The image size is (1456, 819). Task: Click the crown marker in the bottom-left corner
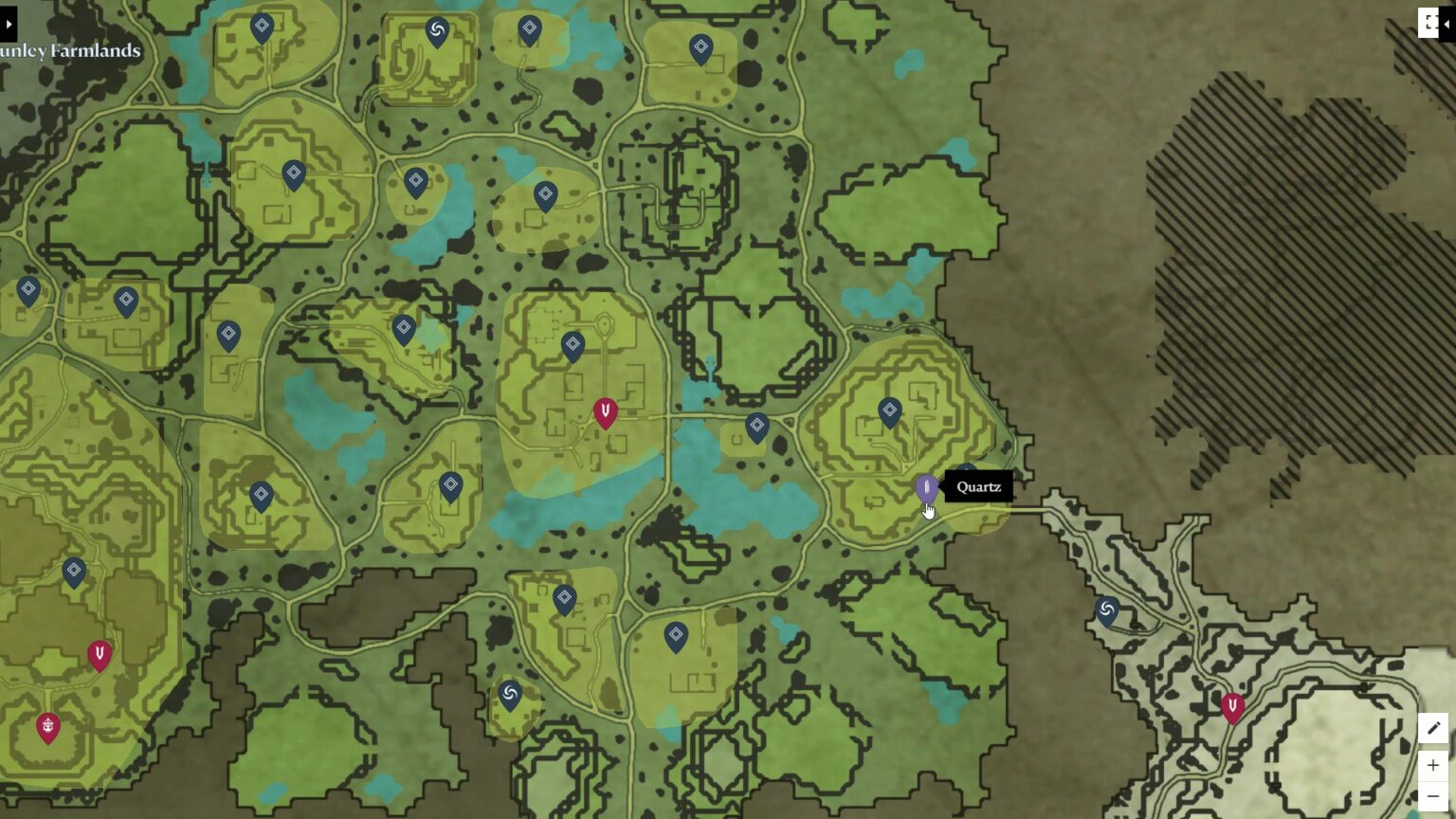tap(47, 728)
